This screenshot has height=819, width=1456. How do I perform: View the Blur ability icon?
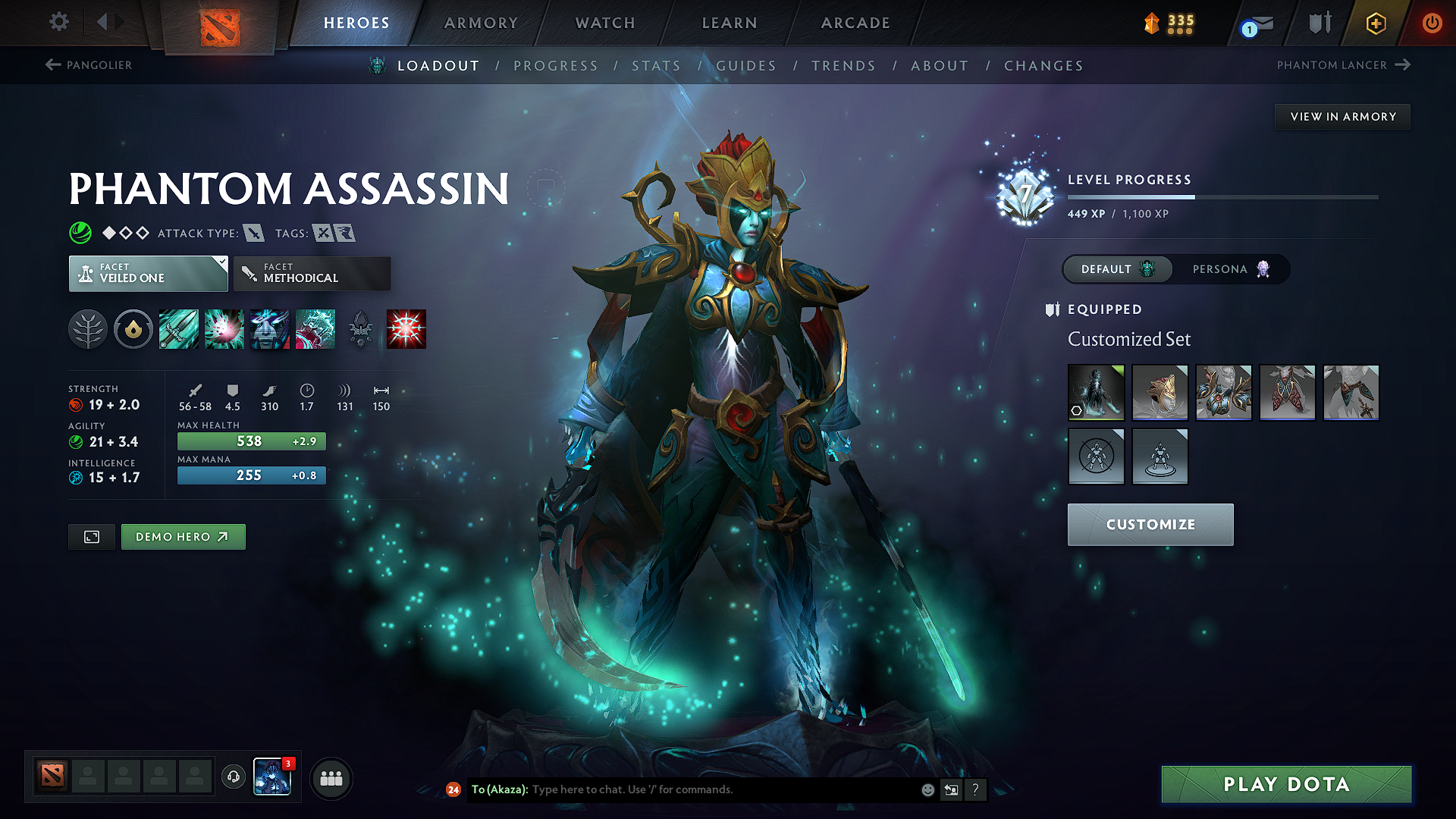(270, 328)
